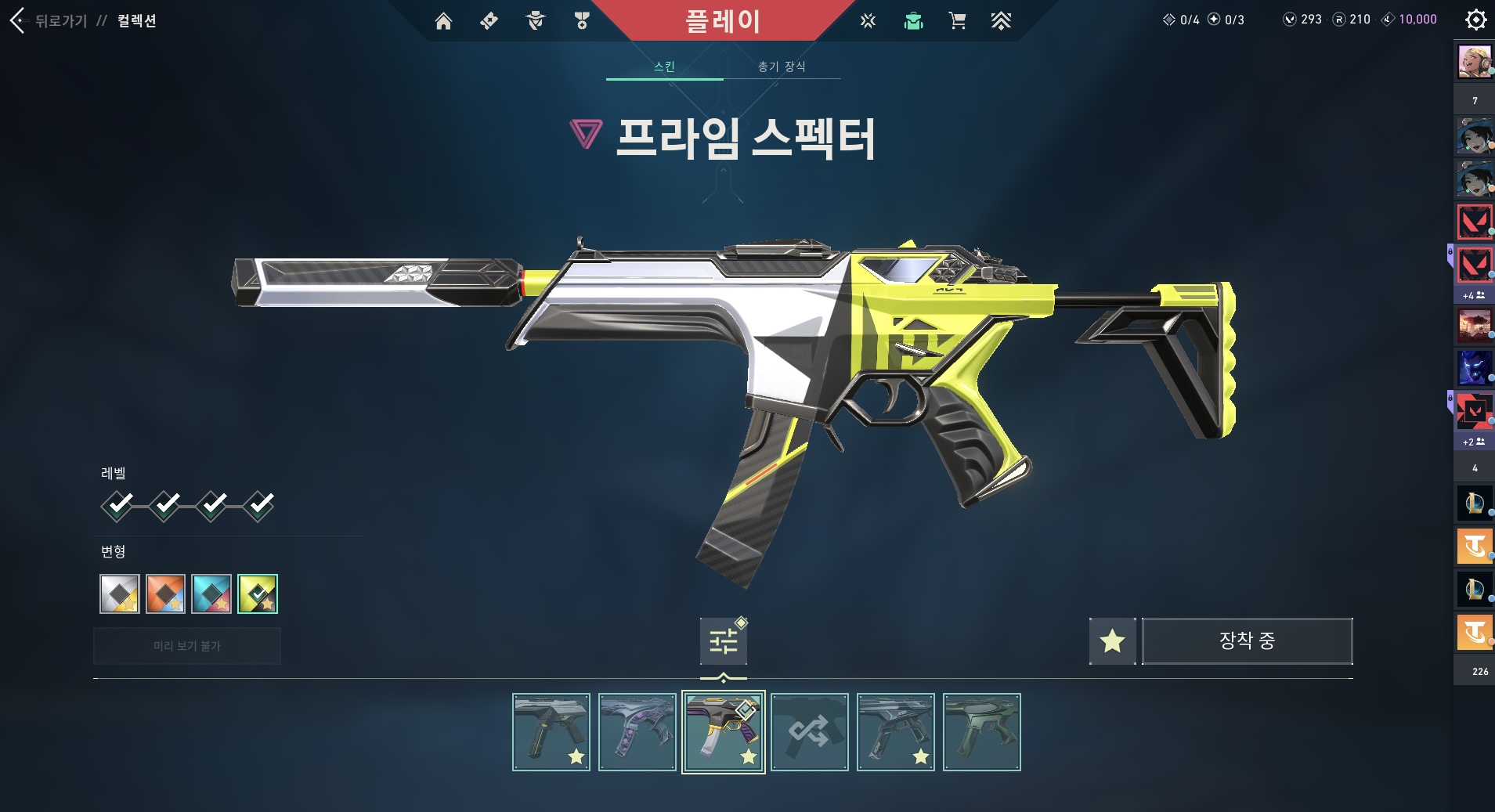Go back with the 뒤로가기 button
The image size is (1495, 812).
[49, 20]
